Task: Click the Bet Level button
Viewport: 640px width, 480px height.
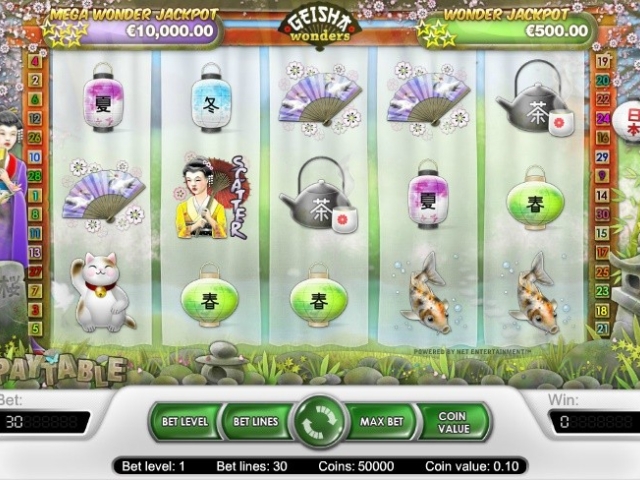Action: pos(185,422)
